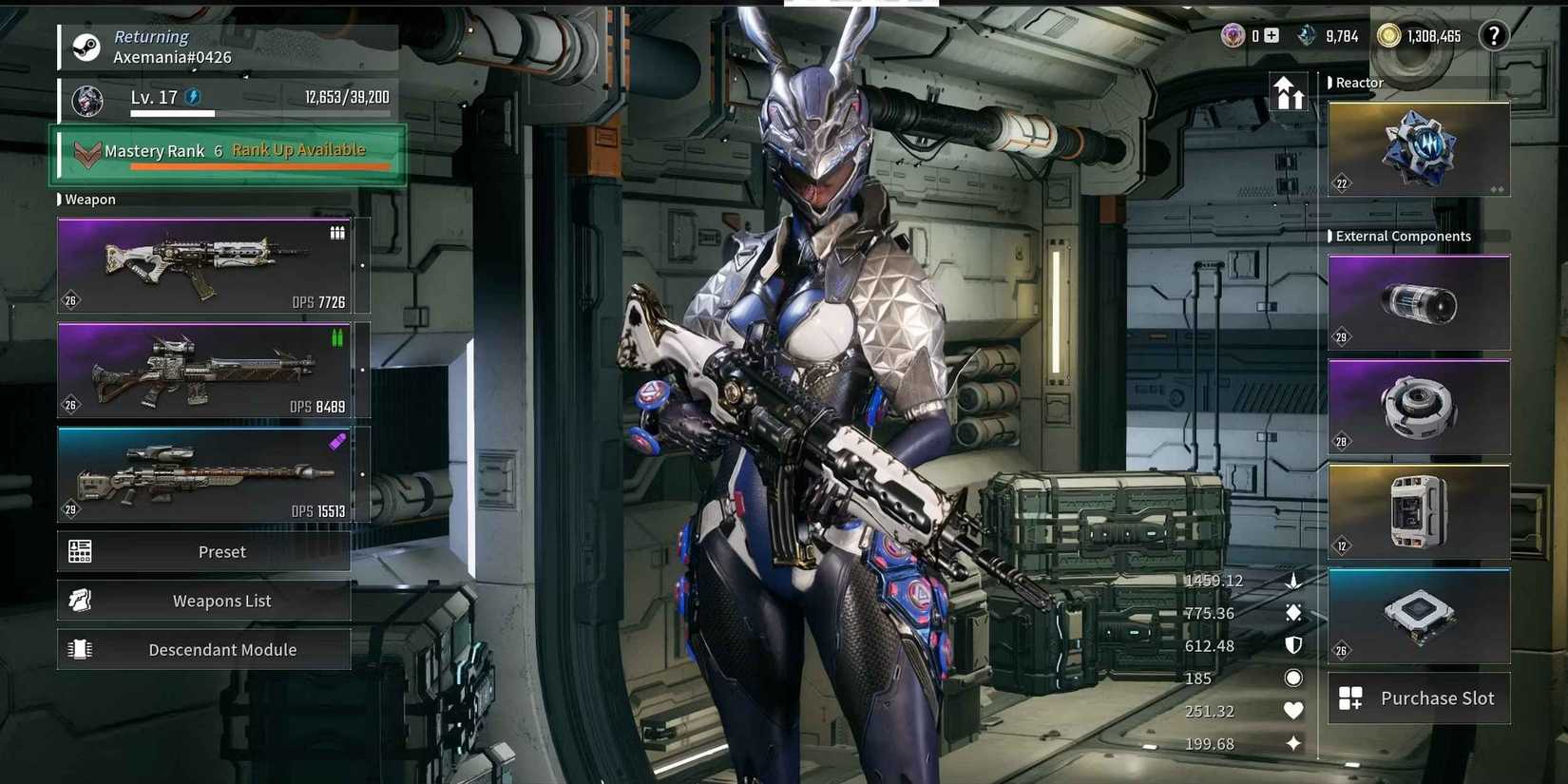
Task: Click the plus icon to buy Caliber
Action: [x=1271, y=35]
